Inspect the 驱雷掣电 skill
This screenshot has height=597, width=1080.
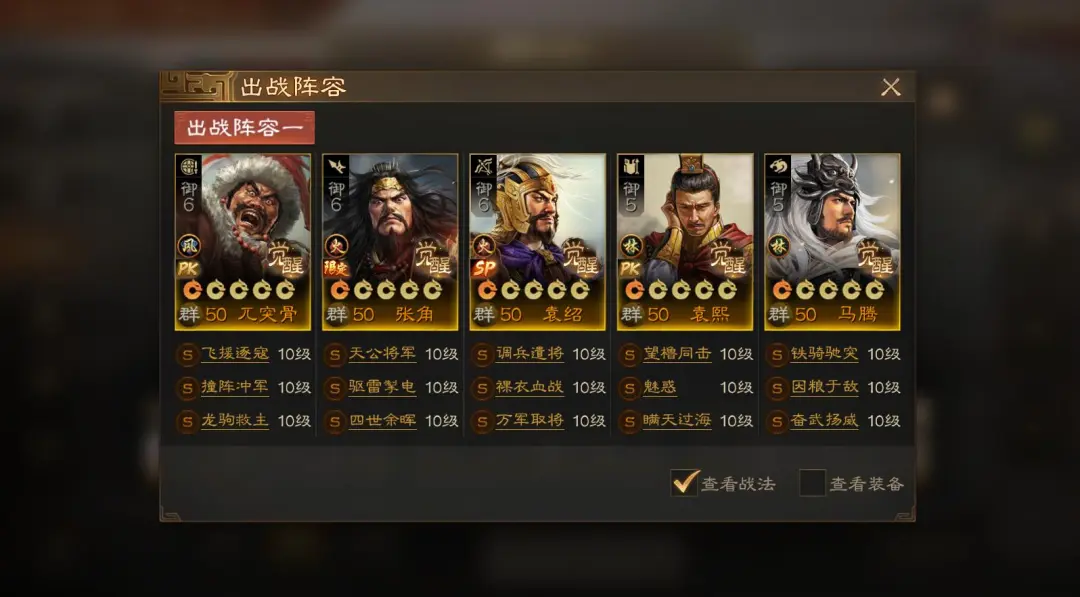click(x=382, y=387)
